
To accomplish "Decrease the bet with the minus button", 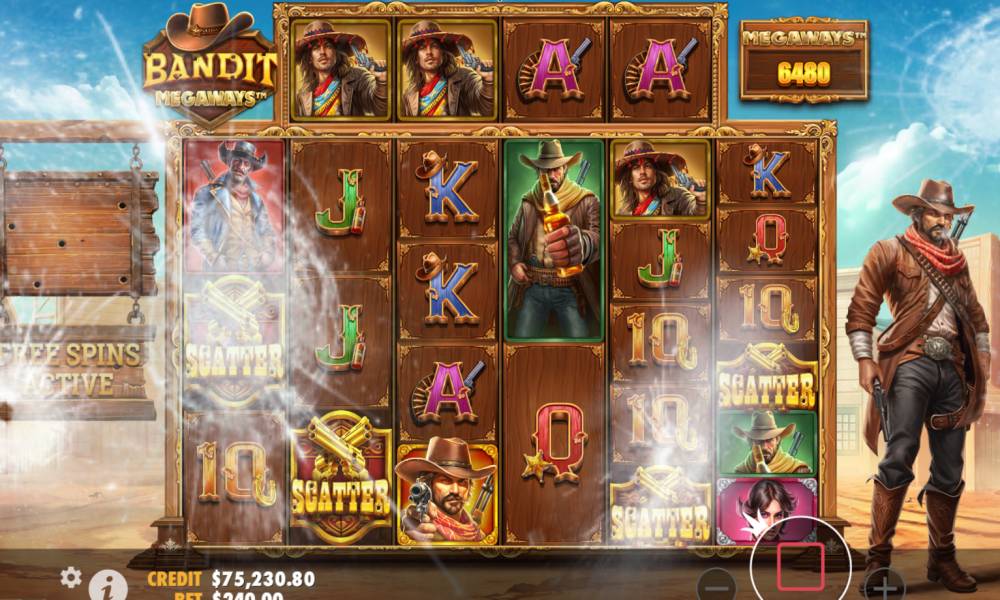I will (717, 586).
